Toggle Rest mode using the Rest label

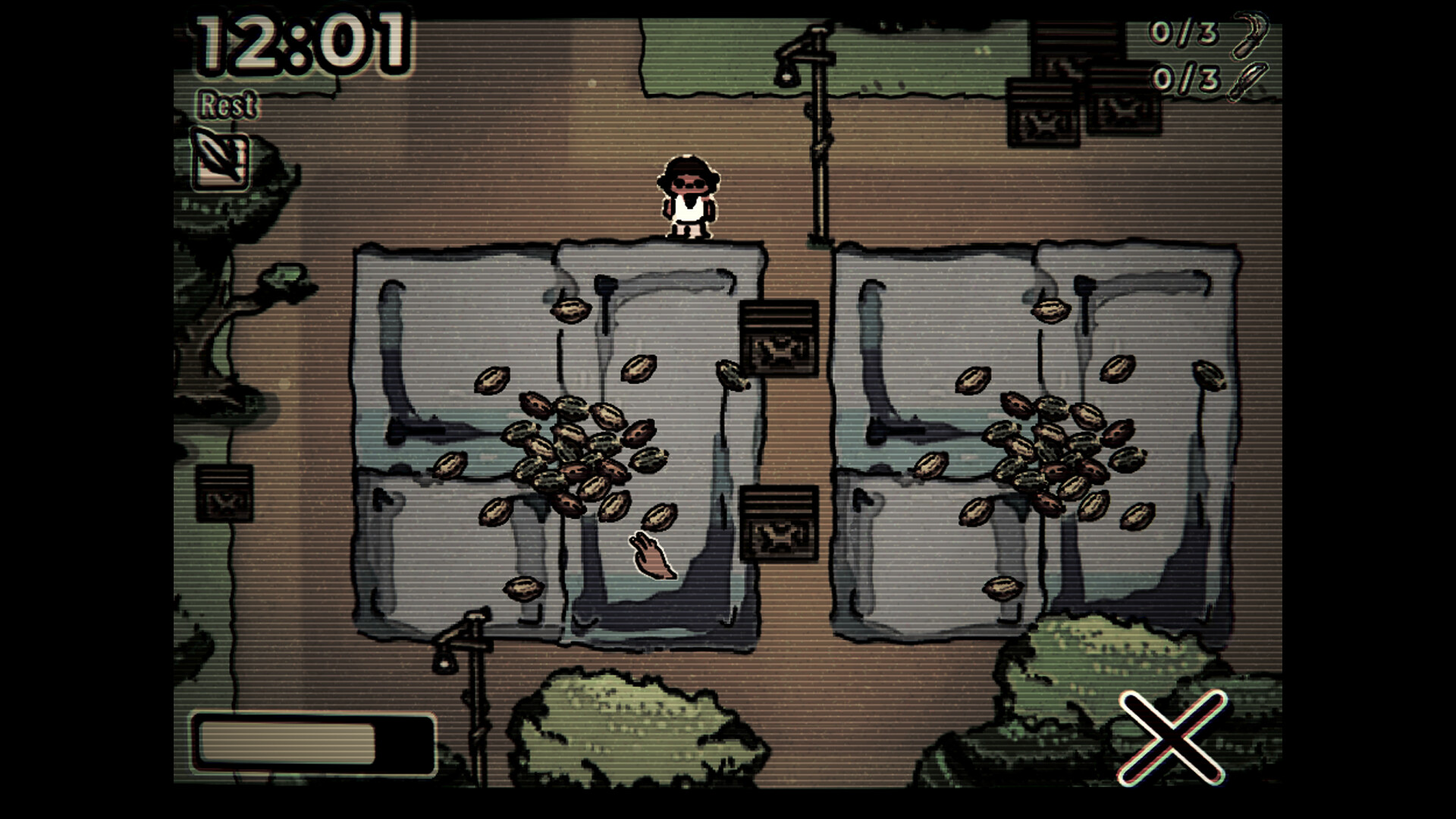227,105
